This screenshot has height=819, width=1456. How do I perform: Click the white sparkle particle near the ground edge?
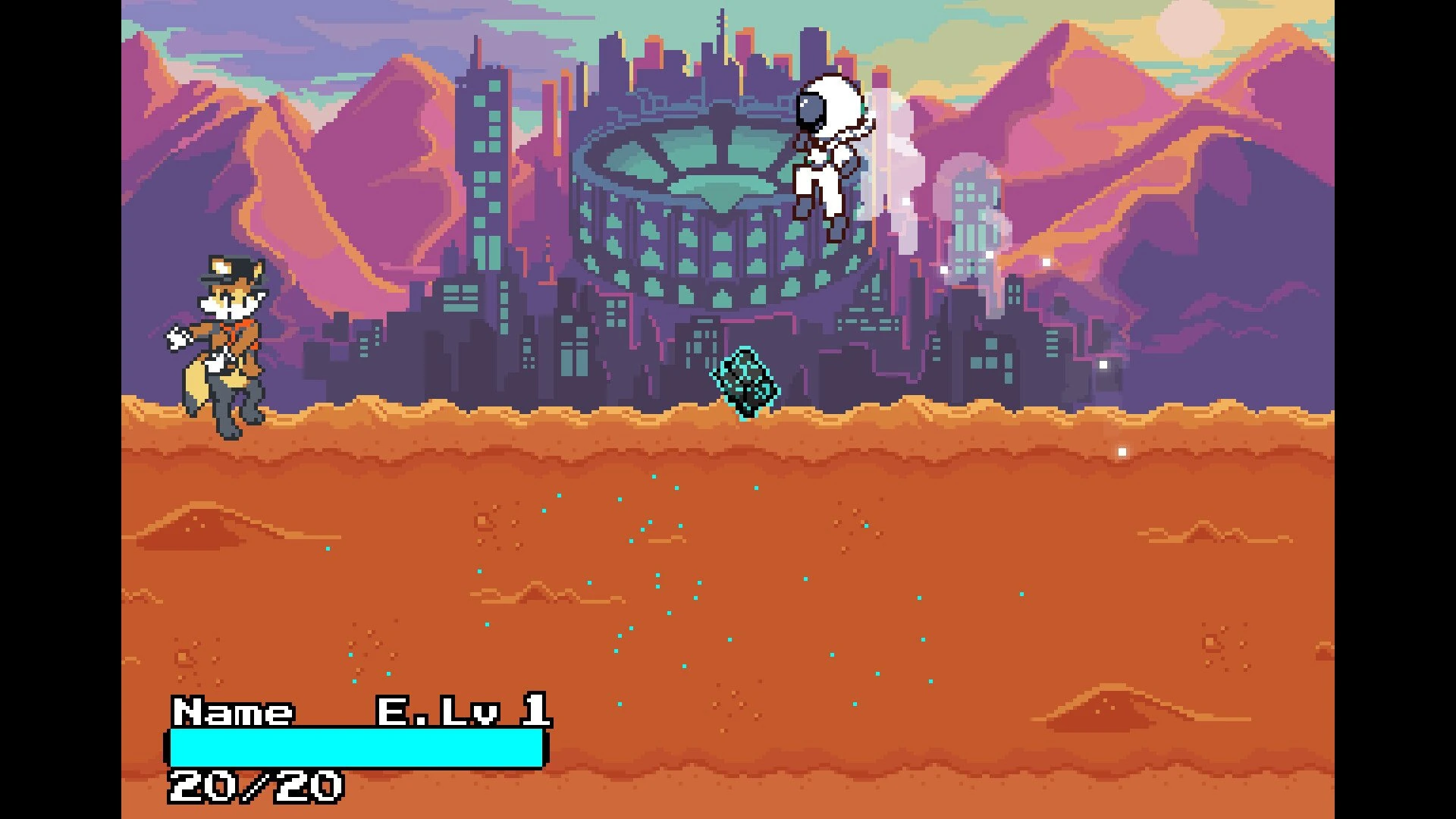(x=1122, y=450)
